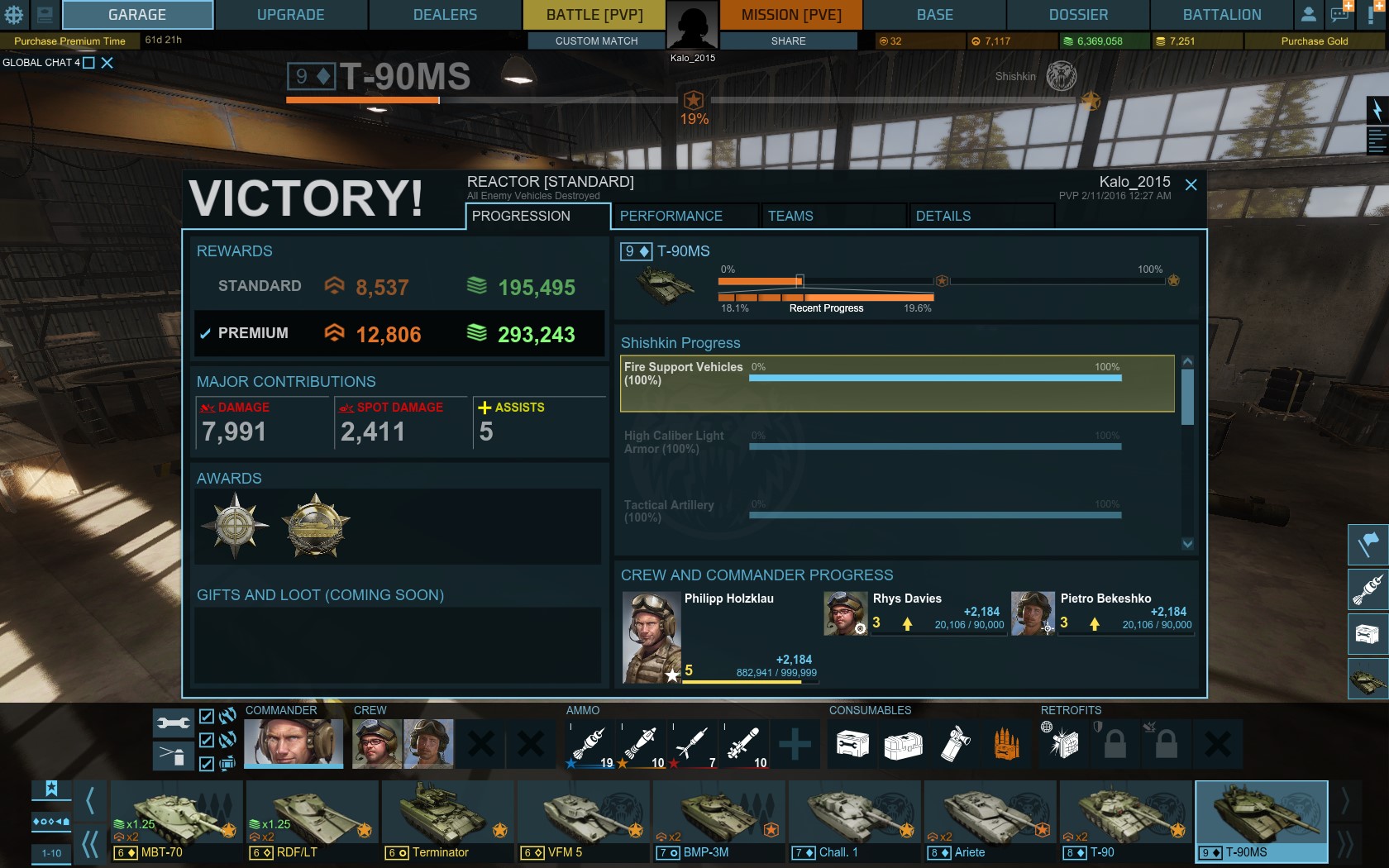Go to the Base screen
The height and width of the screenshot is (868, 1389).
[934, 15]
